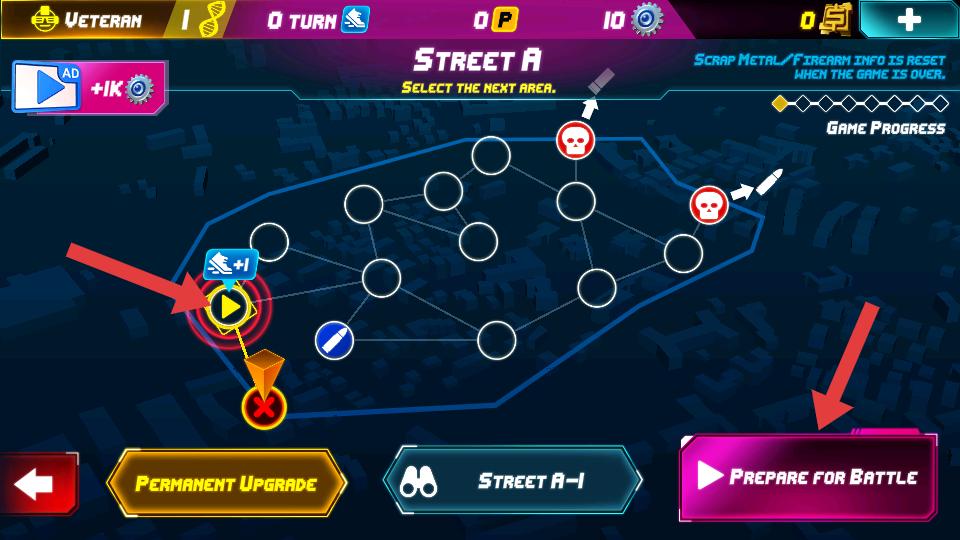The height and width of the screenshot is (540, 960).
Task: Go back with the red arrow button
Action: tap(37, 485)
